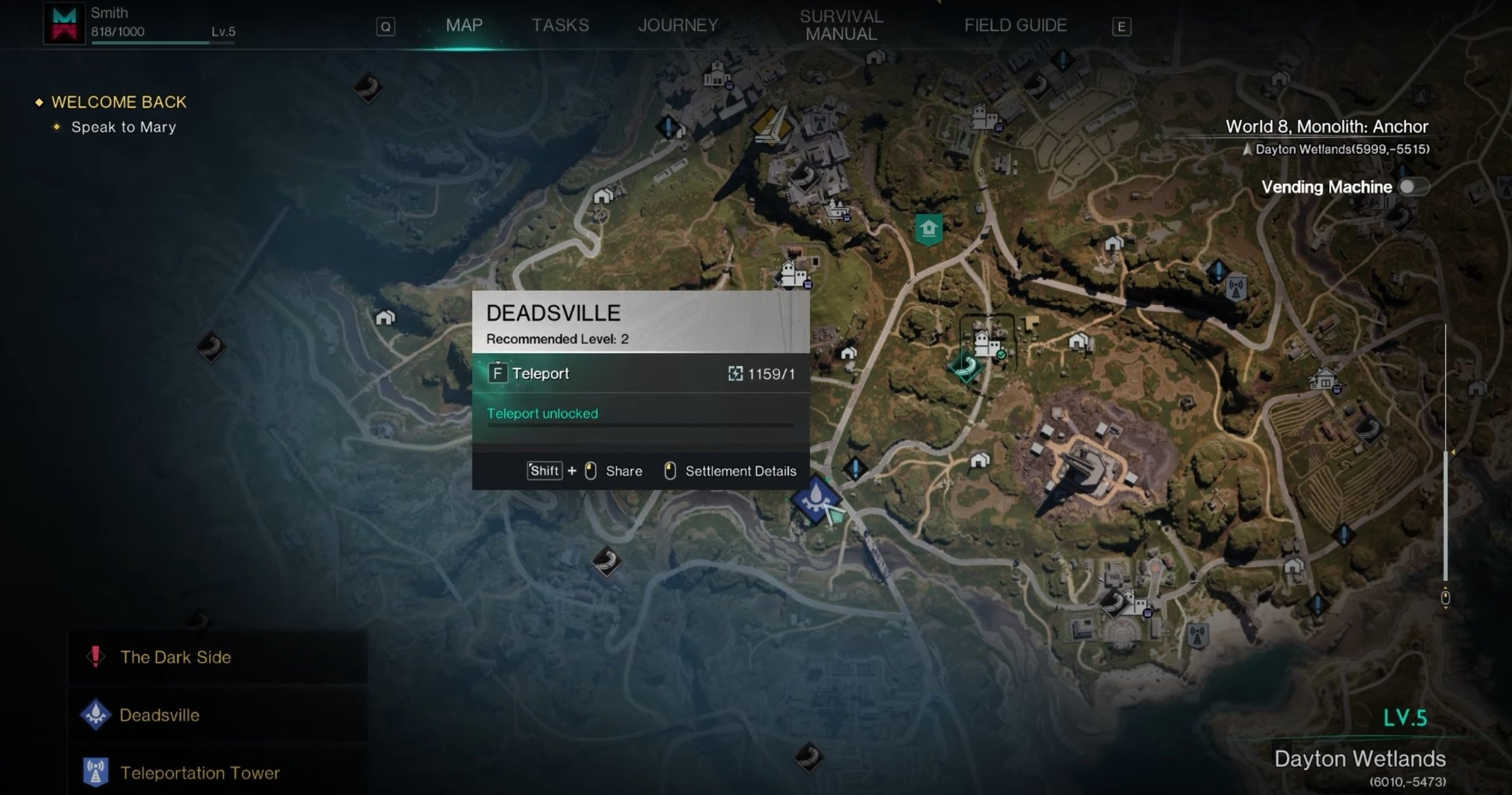1512x795 pixels.
Task: Open Smith's player profile avatar
Action: point(64,24)
